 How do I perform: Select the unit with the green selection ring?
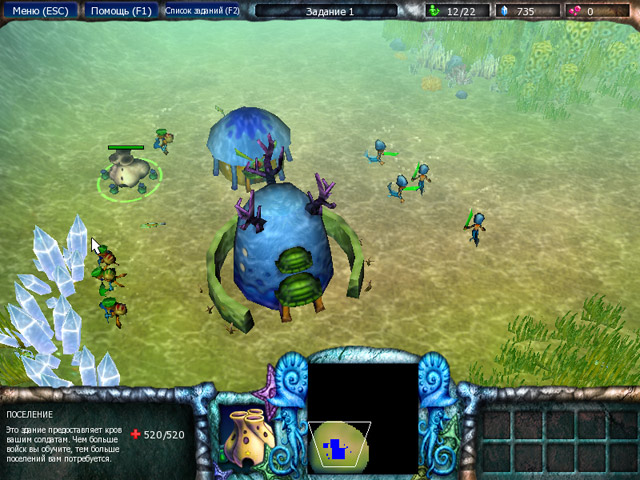(x=129, y=175)
